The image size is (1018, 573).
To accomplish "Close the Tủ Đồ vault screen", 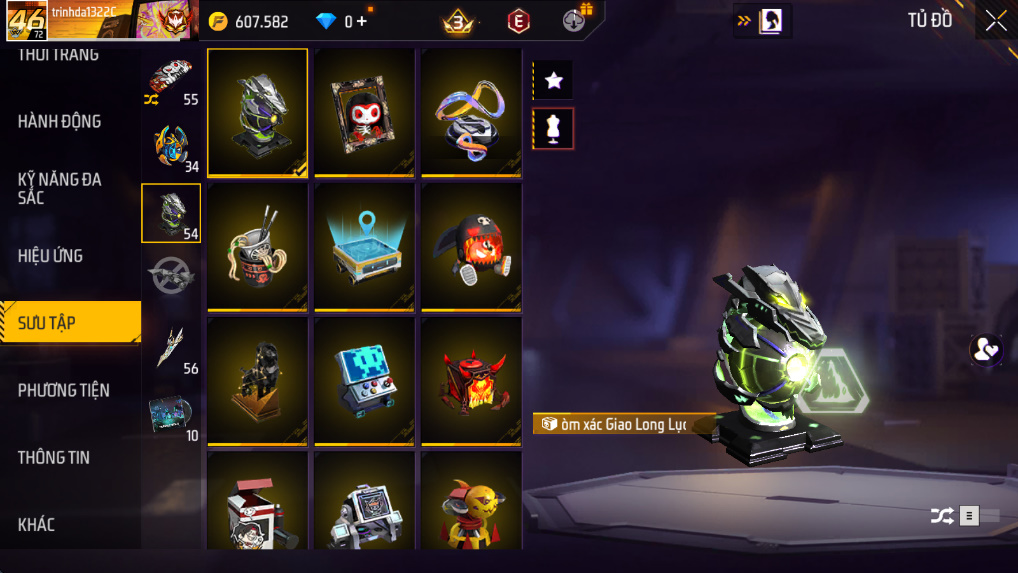I will click(x=996, y=21).
